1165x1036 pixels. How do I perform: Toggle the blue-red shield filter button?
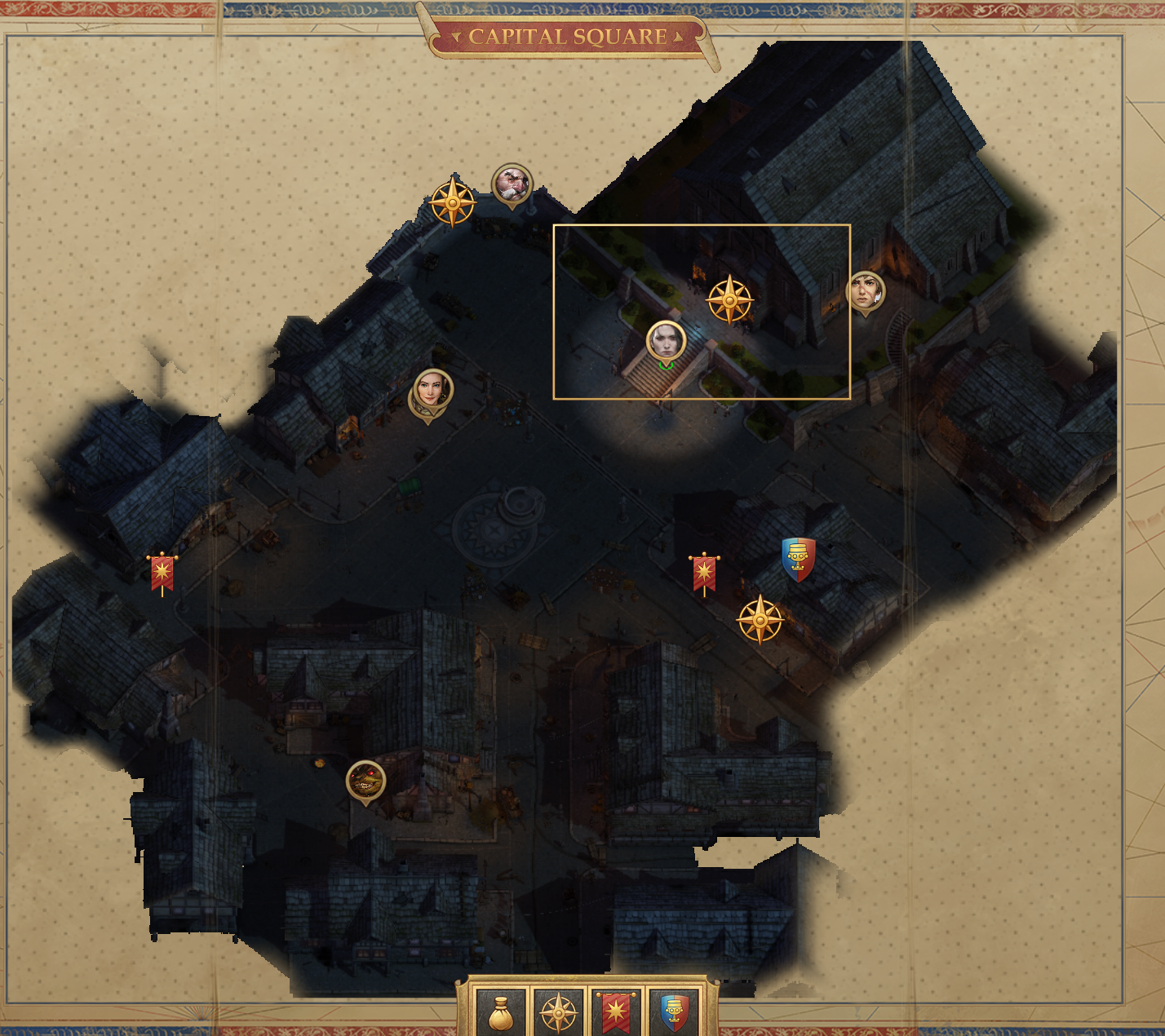tap(673, 1012)
